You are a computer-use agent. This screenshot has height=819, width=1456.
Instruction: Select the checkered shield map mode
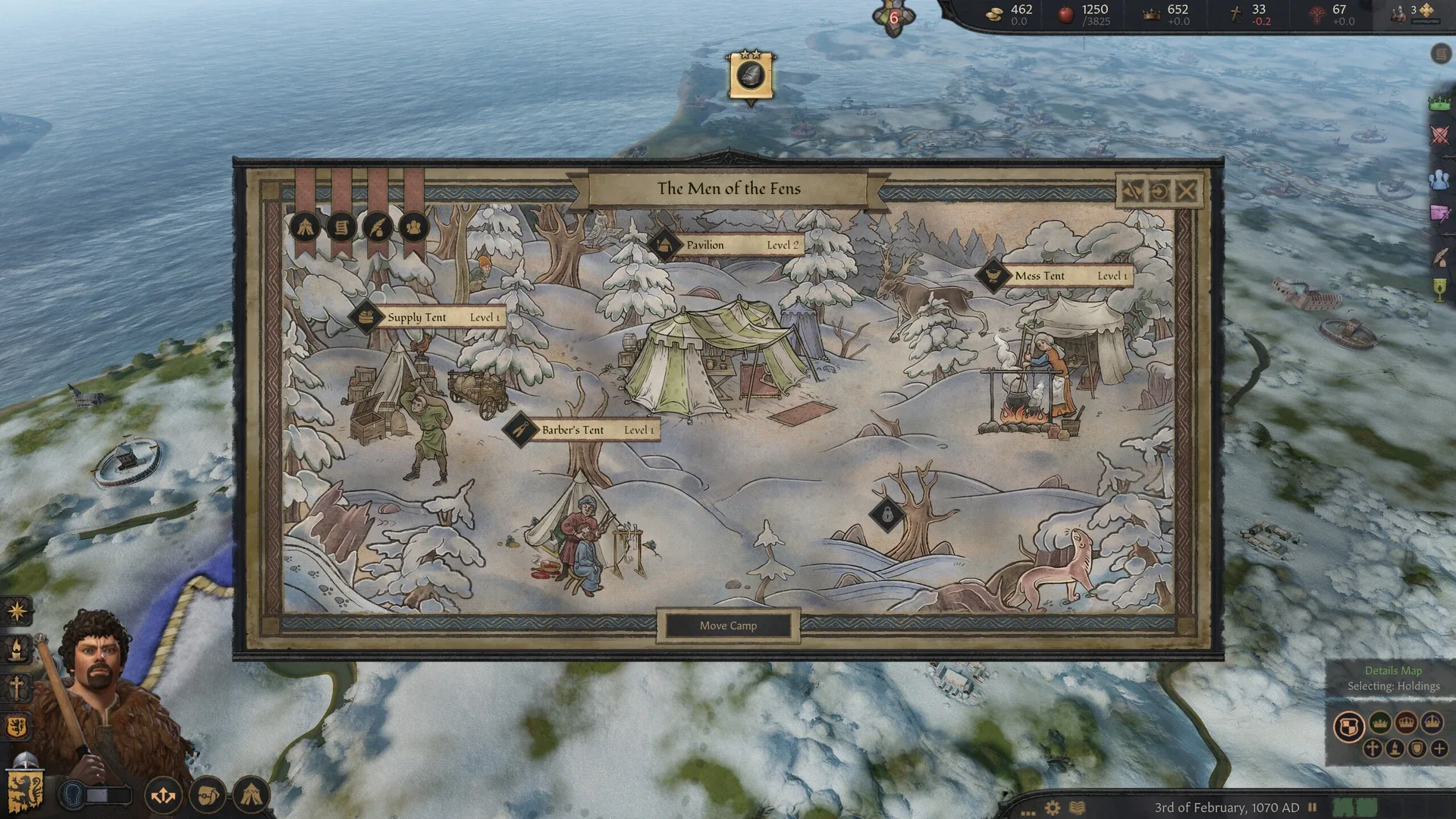(x=1348, y=727)
